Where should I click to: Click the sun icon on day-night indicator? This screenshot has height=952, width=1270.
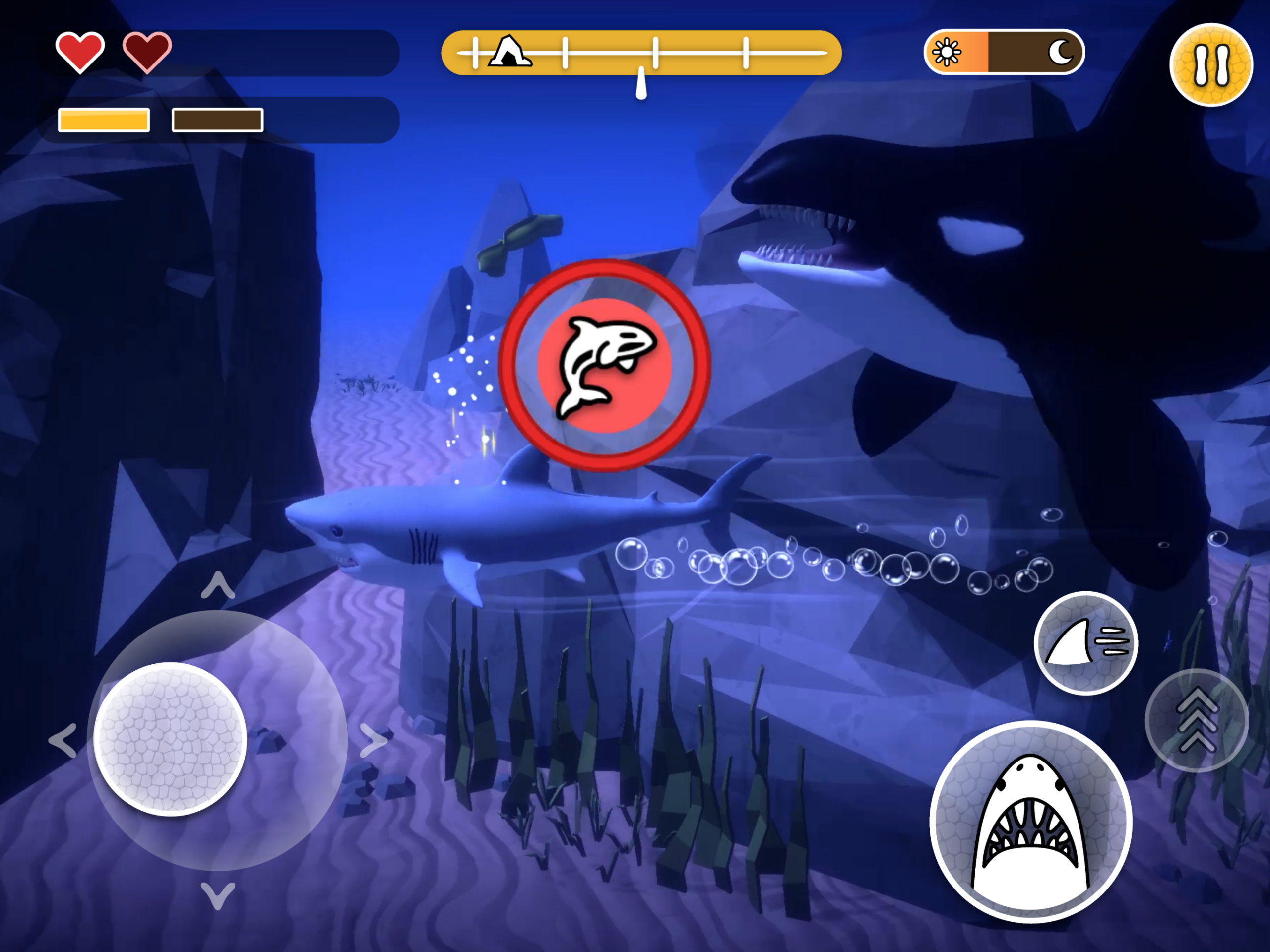click(x=946, y=52)
